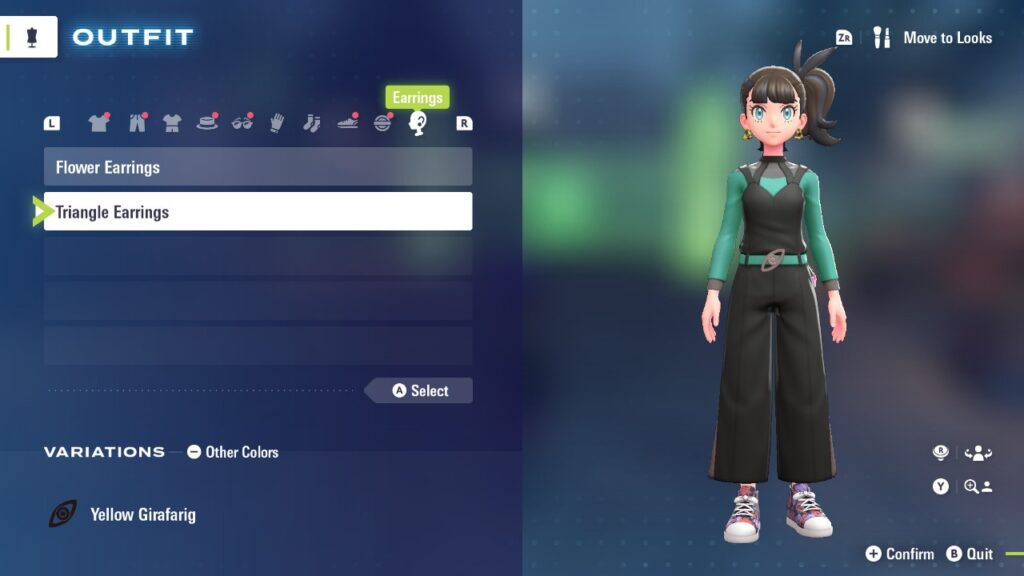Choose the Triangle Earrings row
The width and height of the screenshot is (1024, 576).
tap(257, 212)
